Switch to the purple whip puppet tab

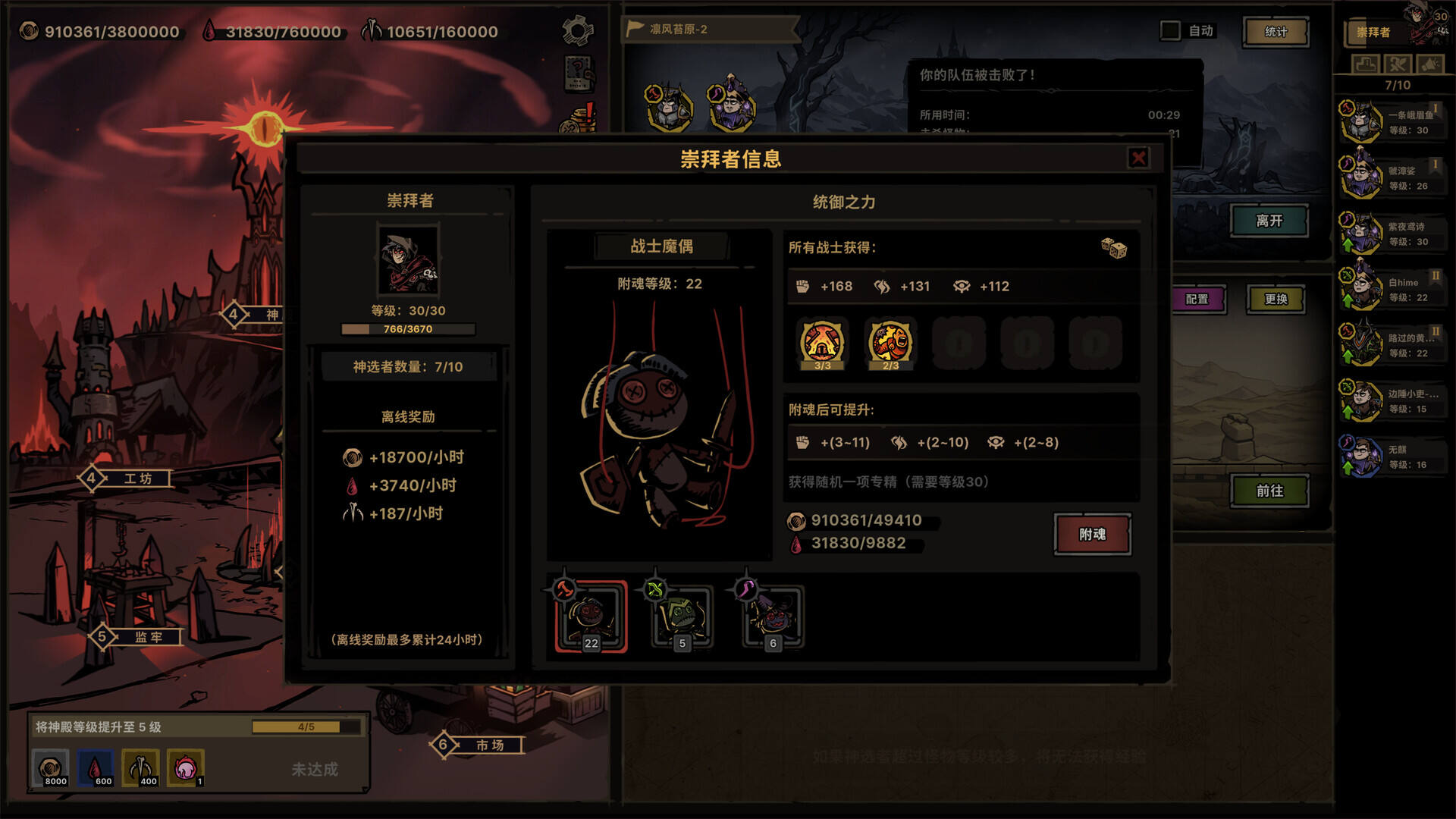point(770,616)
